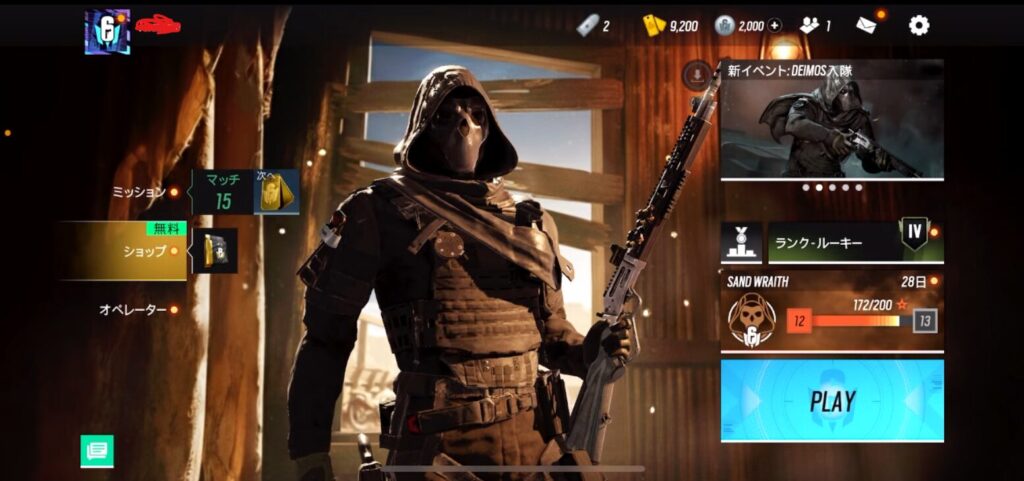Start a match with the PLAY button

(x=832, y=401)
